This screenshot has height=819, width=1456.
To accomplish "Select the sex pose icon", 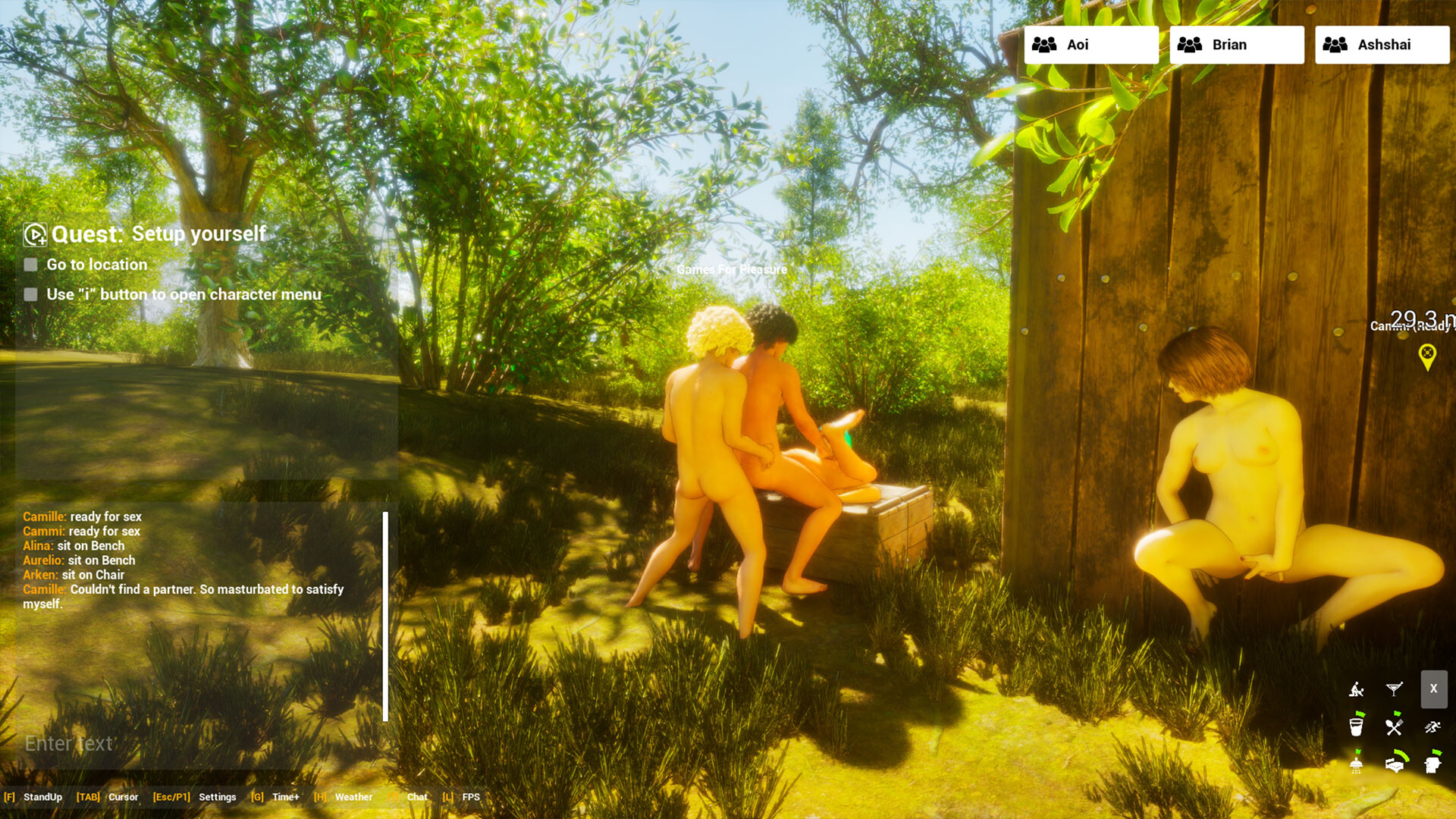I will [x=1356, y=689].
